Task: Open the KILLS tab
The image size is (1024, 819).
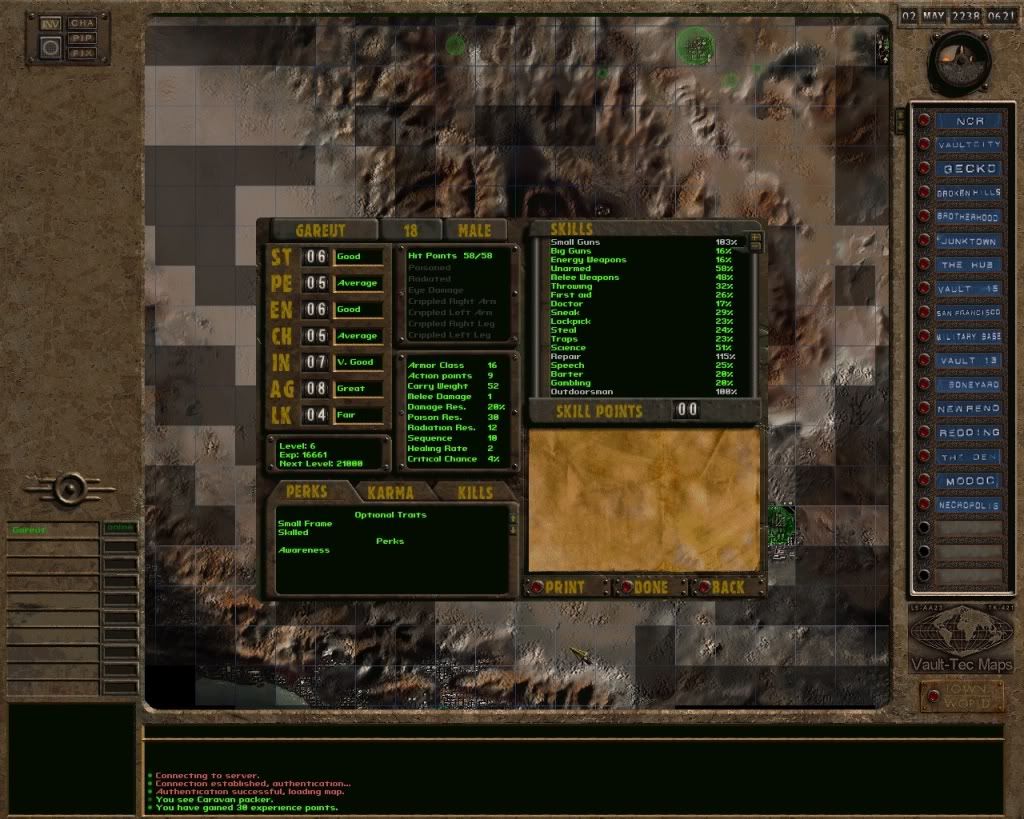Action: click(x=474, y=492)
